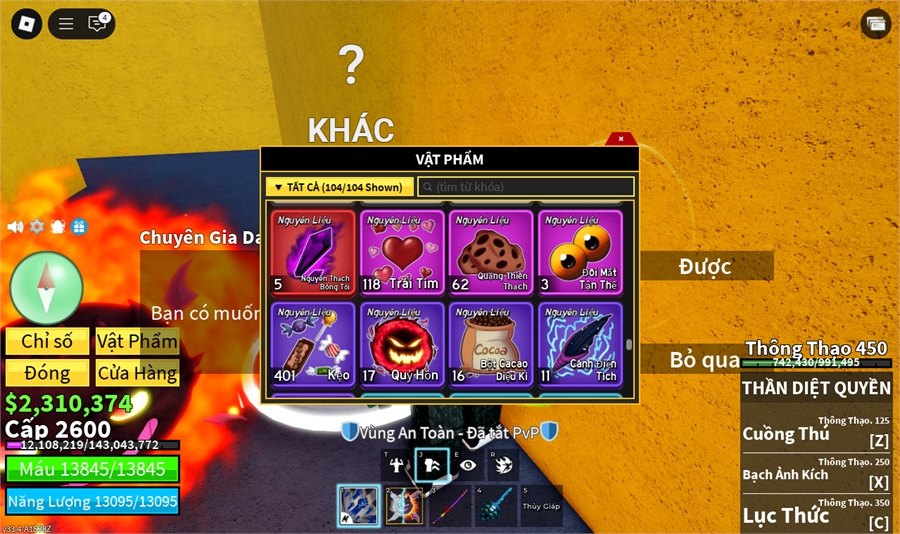This screenshot has width=900, height=534.
Task: Open the gear settings icon
Action: coord(37,227)
